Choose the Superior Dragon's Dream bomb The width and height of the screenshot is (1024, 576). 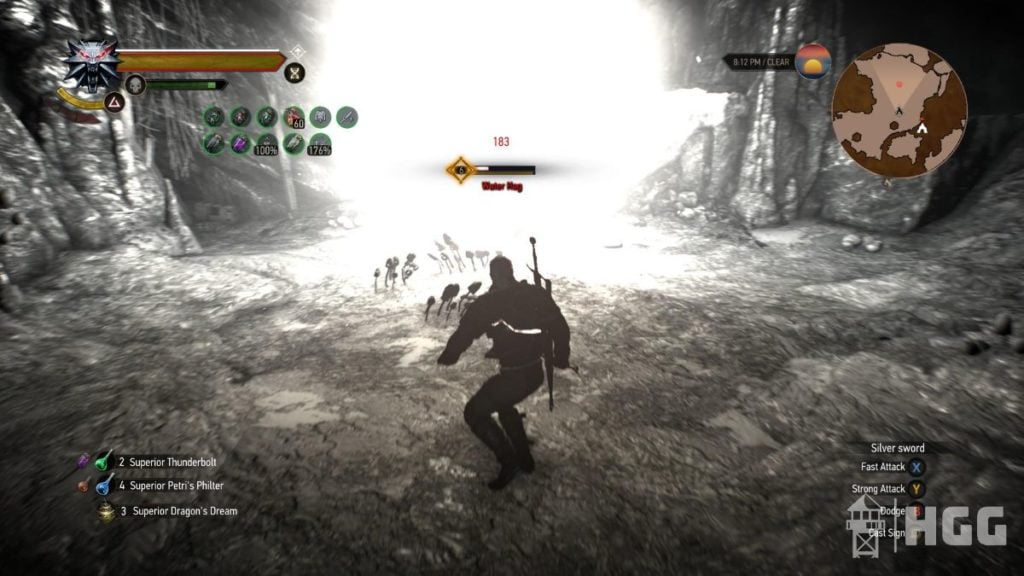coord(104,511)
